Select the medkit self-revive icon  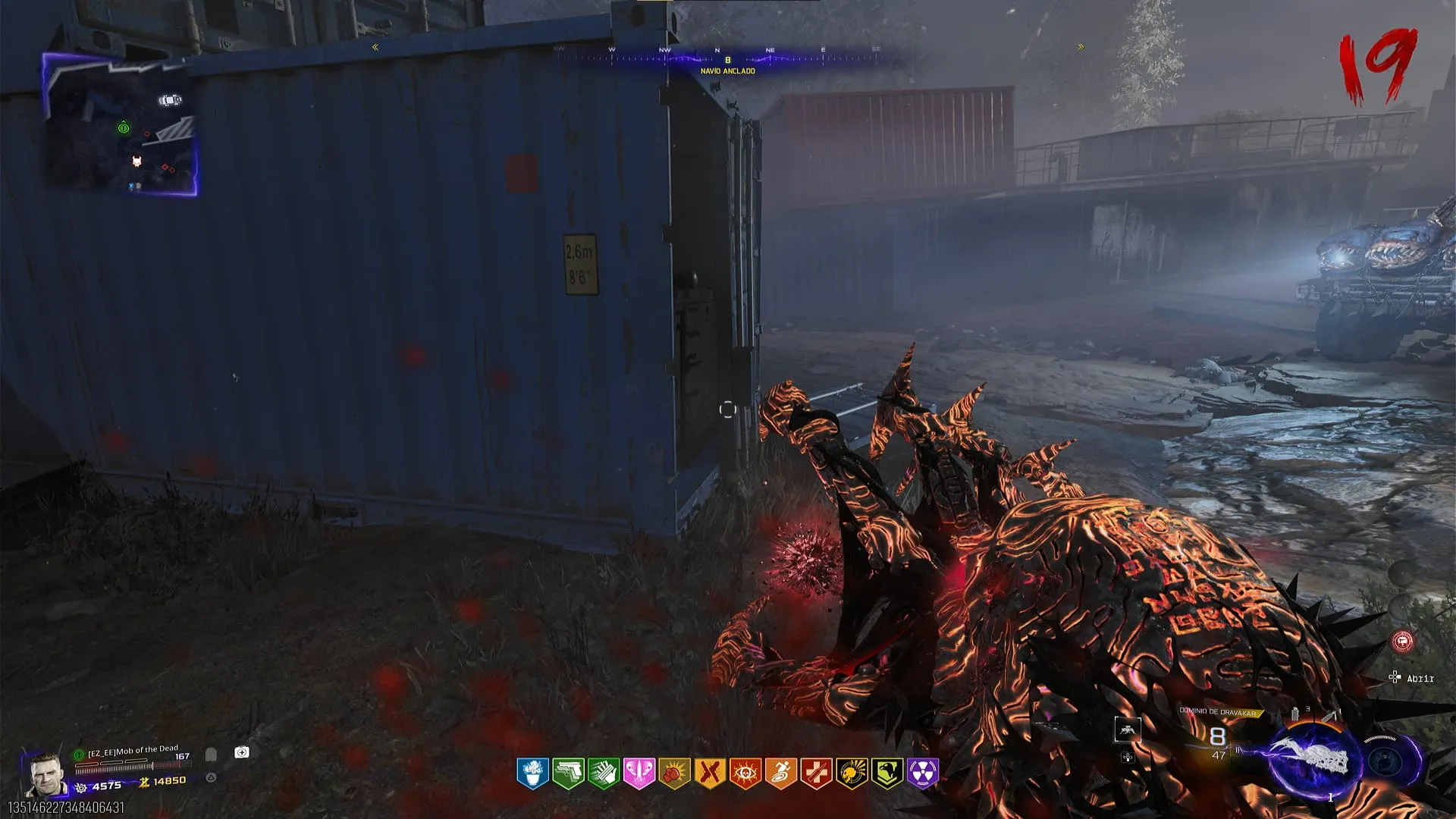click(x=242, y=752)
